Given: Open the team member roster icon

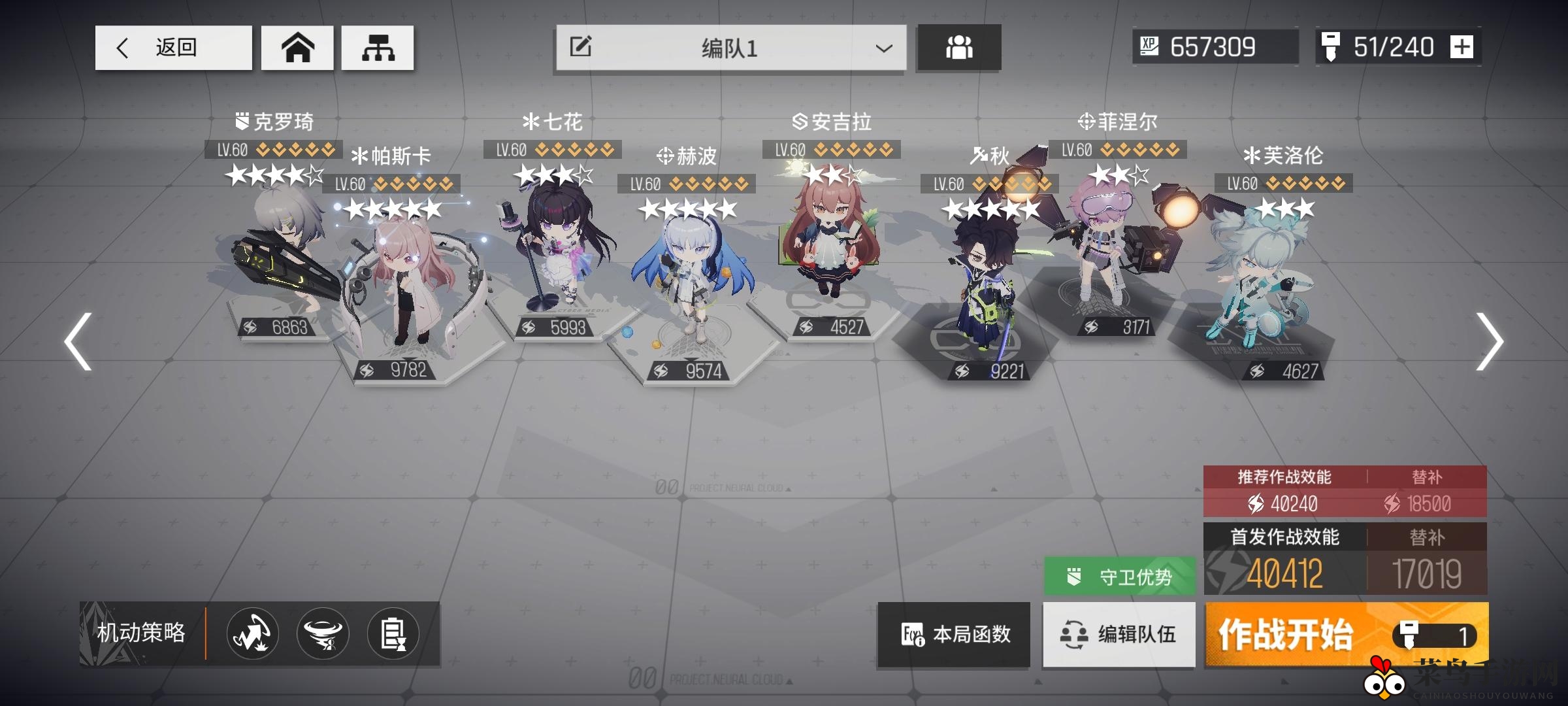Looking at the screenshot, I should (x=958, y=46).
